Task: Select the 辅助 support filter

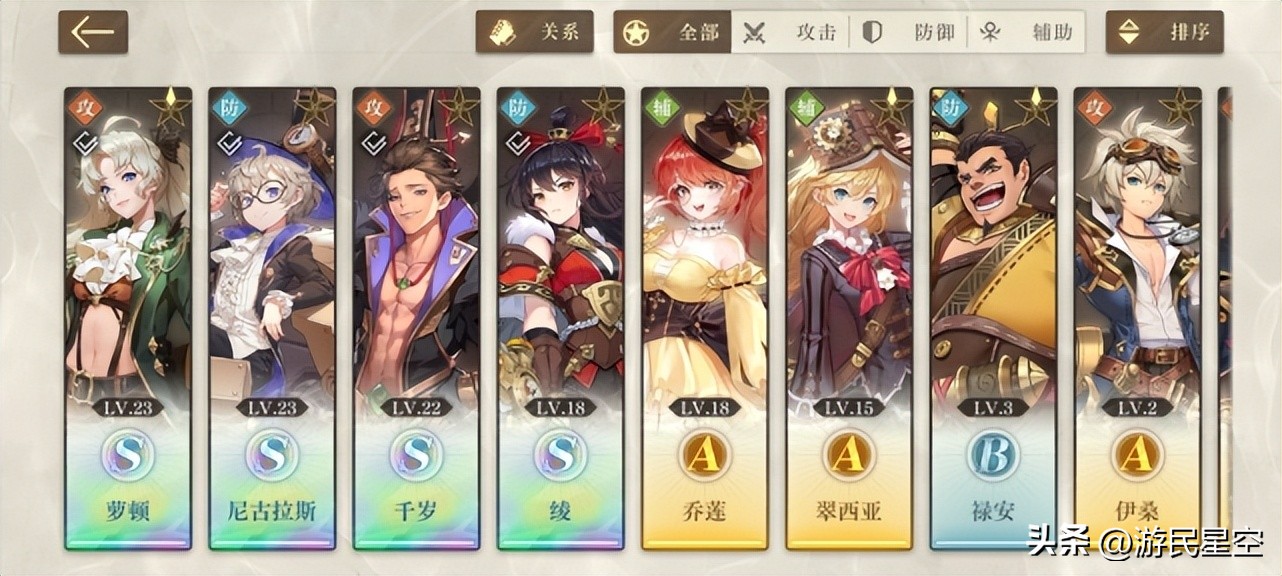Action: [x=1027, y=32]
